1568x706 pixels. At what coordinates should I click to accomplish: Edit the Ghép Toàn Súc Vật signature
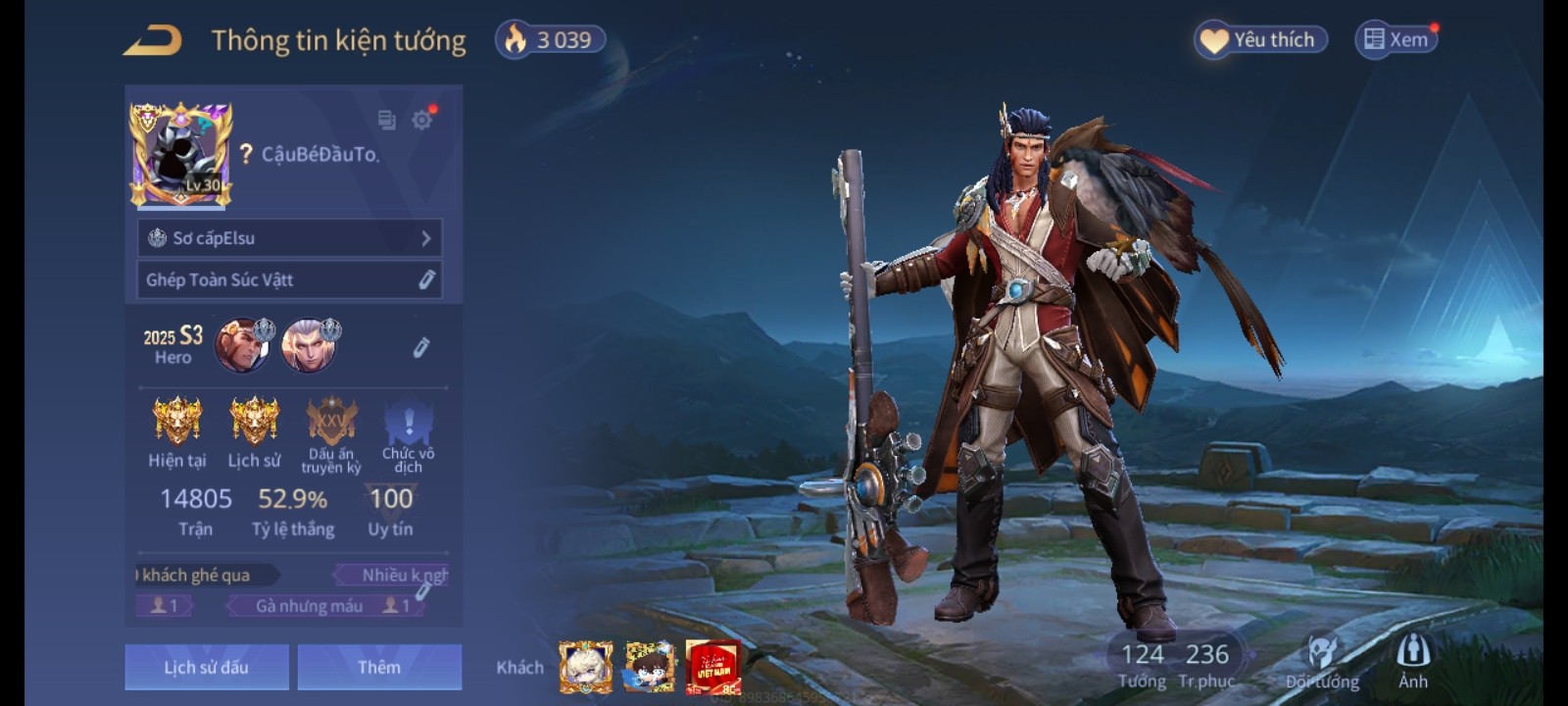coord(426,280)
